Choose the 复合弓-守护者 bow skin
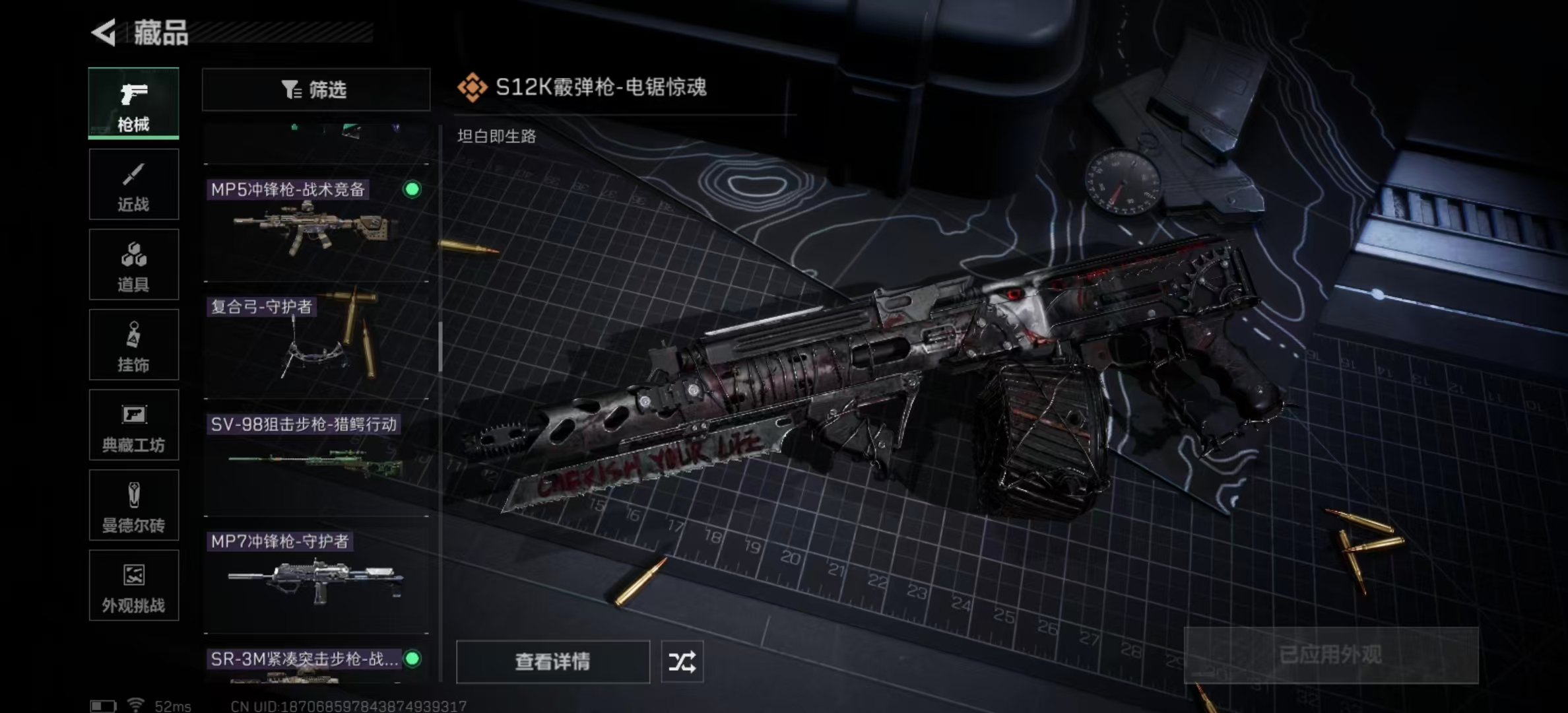Screen dimensions: 1568x713 (x=316, y=343)
